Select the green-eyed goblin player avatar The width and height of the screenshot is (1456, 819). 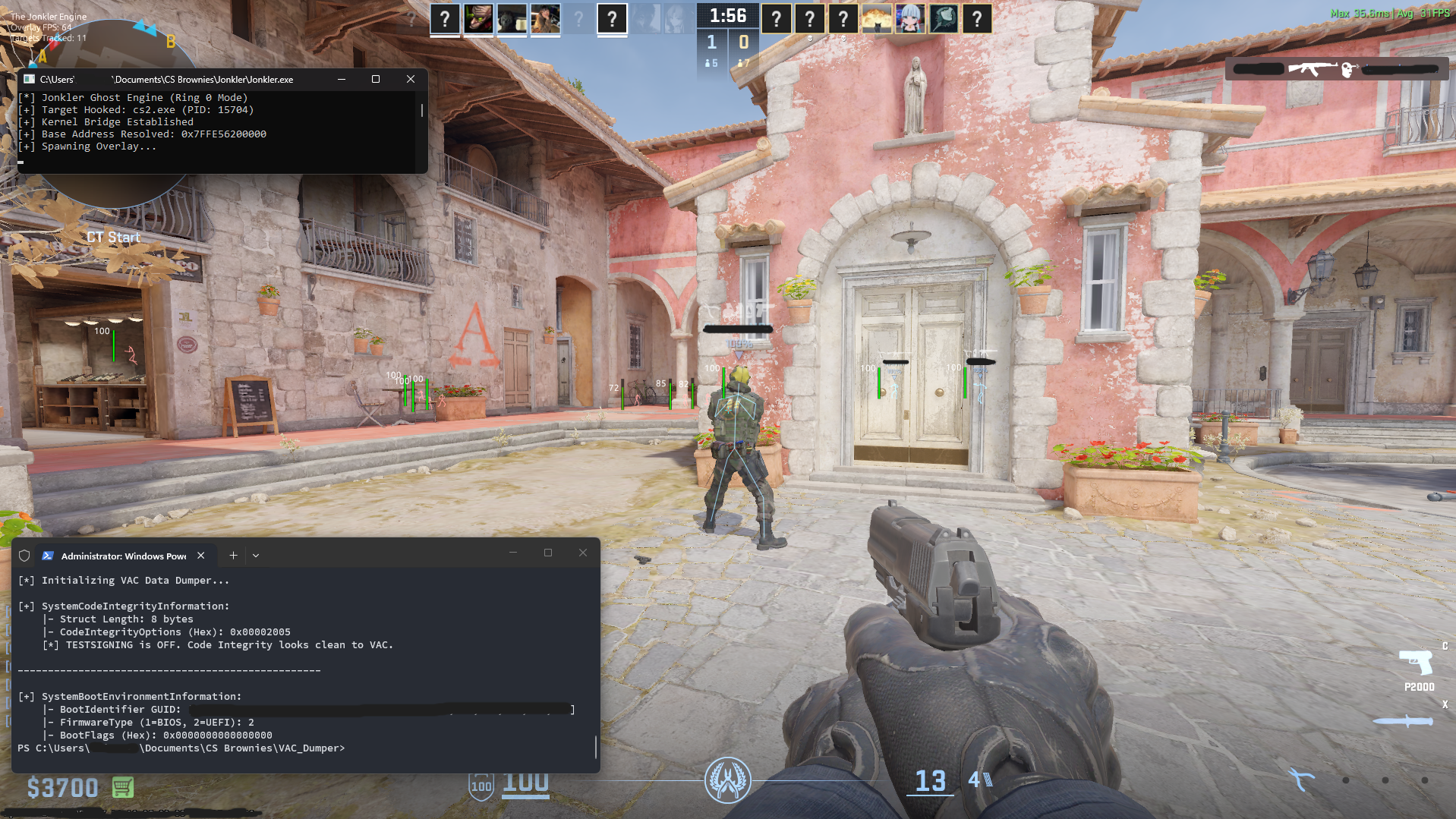(478, 18)
